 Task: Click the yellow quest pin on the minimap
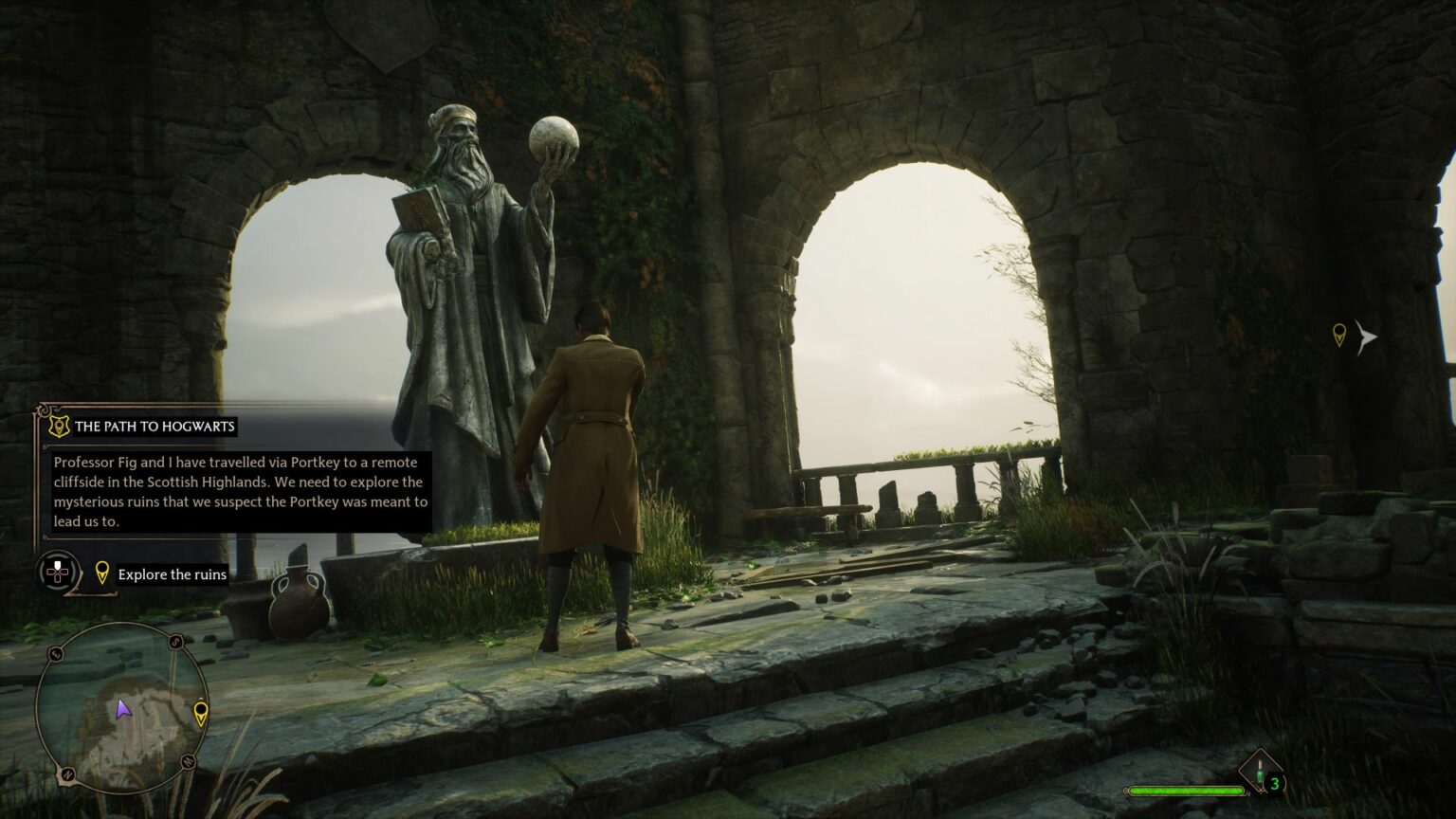tap(201, 712)
